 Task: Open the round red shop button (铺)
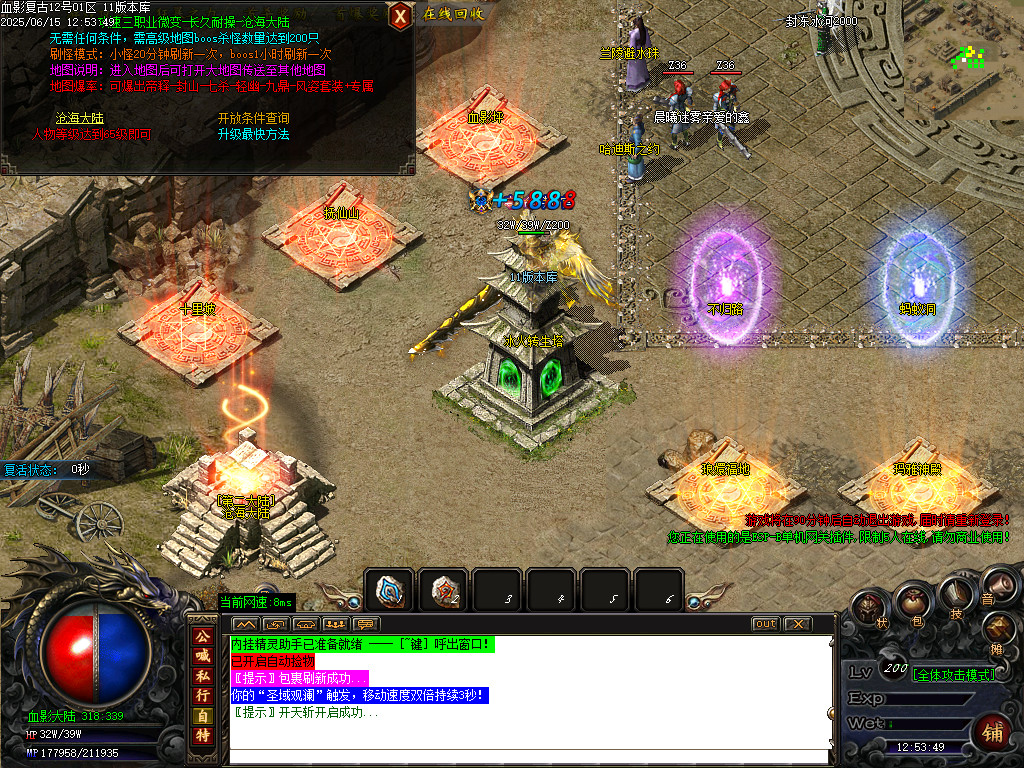(993, 729)
